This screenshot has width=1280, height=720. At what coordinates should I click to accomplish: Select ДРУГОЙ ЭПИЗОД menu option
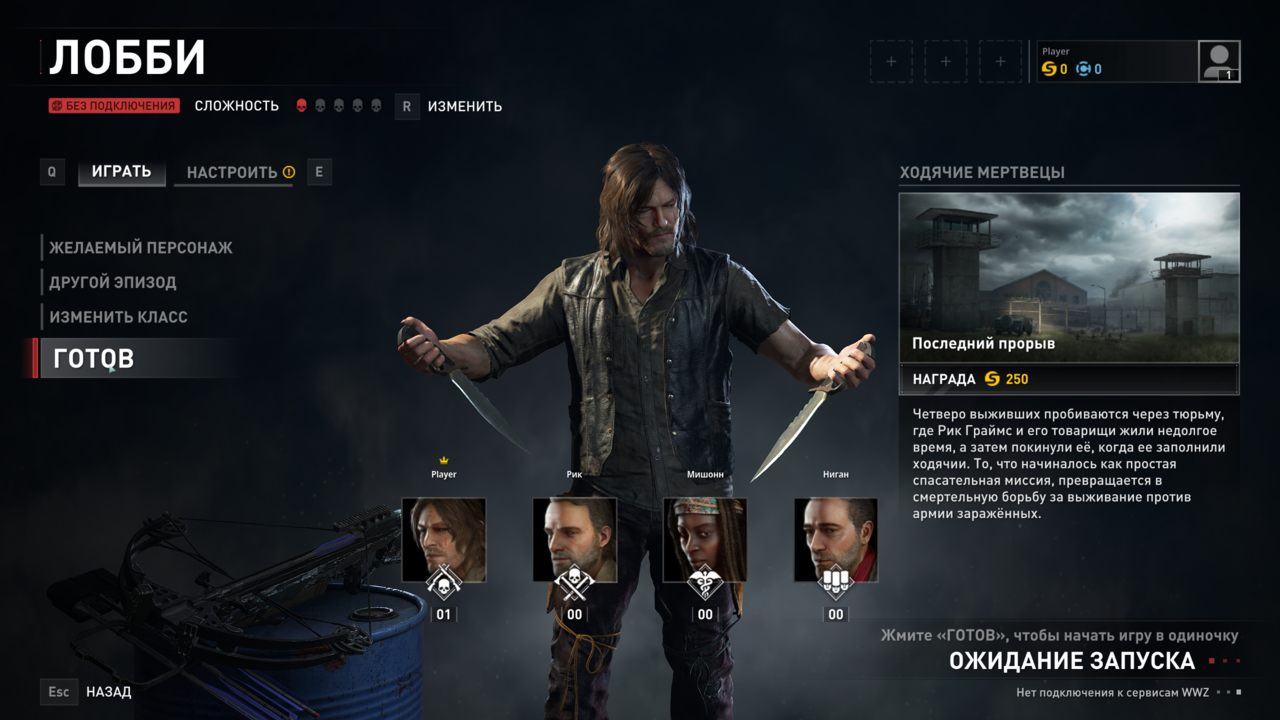pyautogui.click(x=113, y=282)
